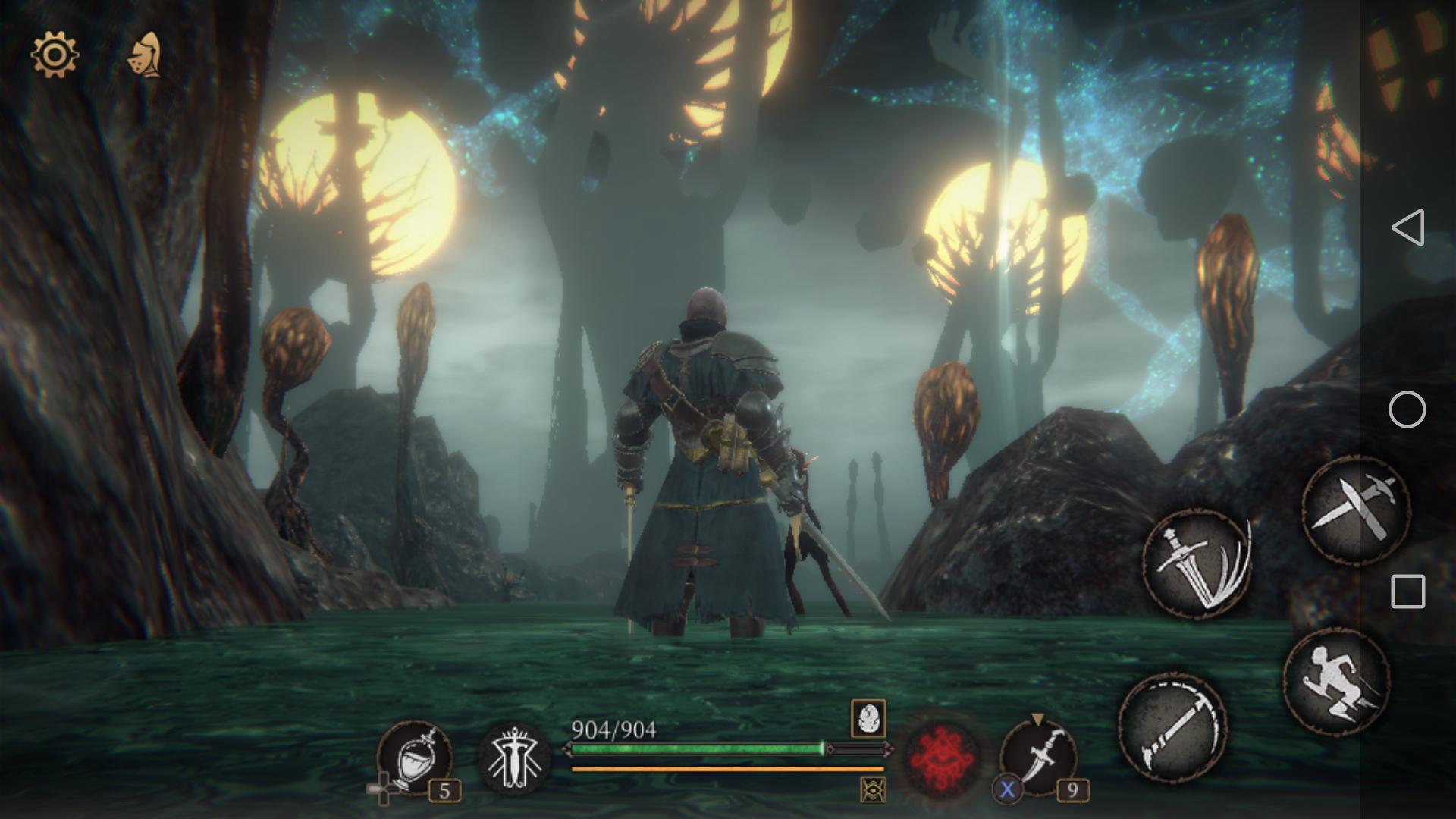
Task: Use the healing potion flask
Action: [x=414, y=757]
